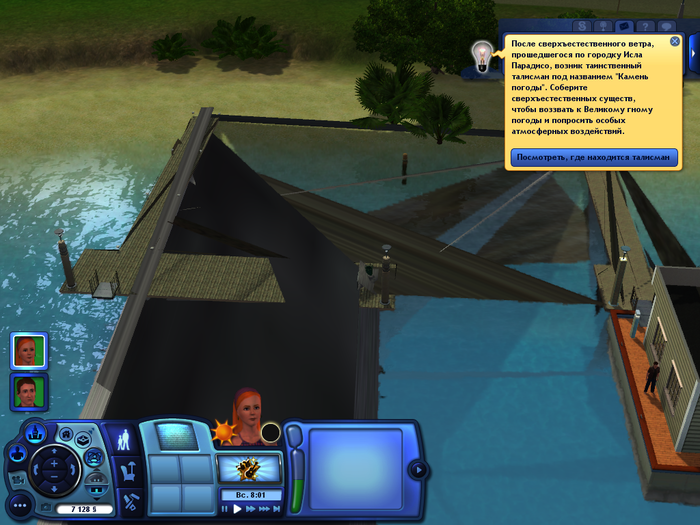This screenshot has width=700, height=525.
Task: Enter Build mode with the saw and hammer icon
Action: coord(125,500)
